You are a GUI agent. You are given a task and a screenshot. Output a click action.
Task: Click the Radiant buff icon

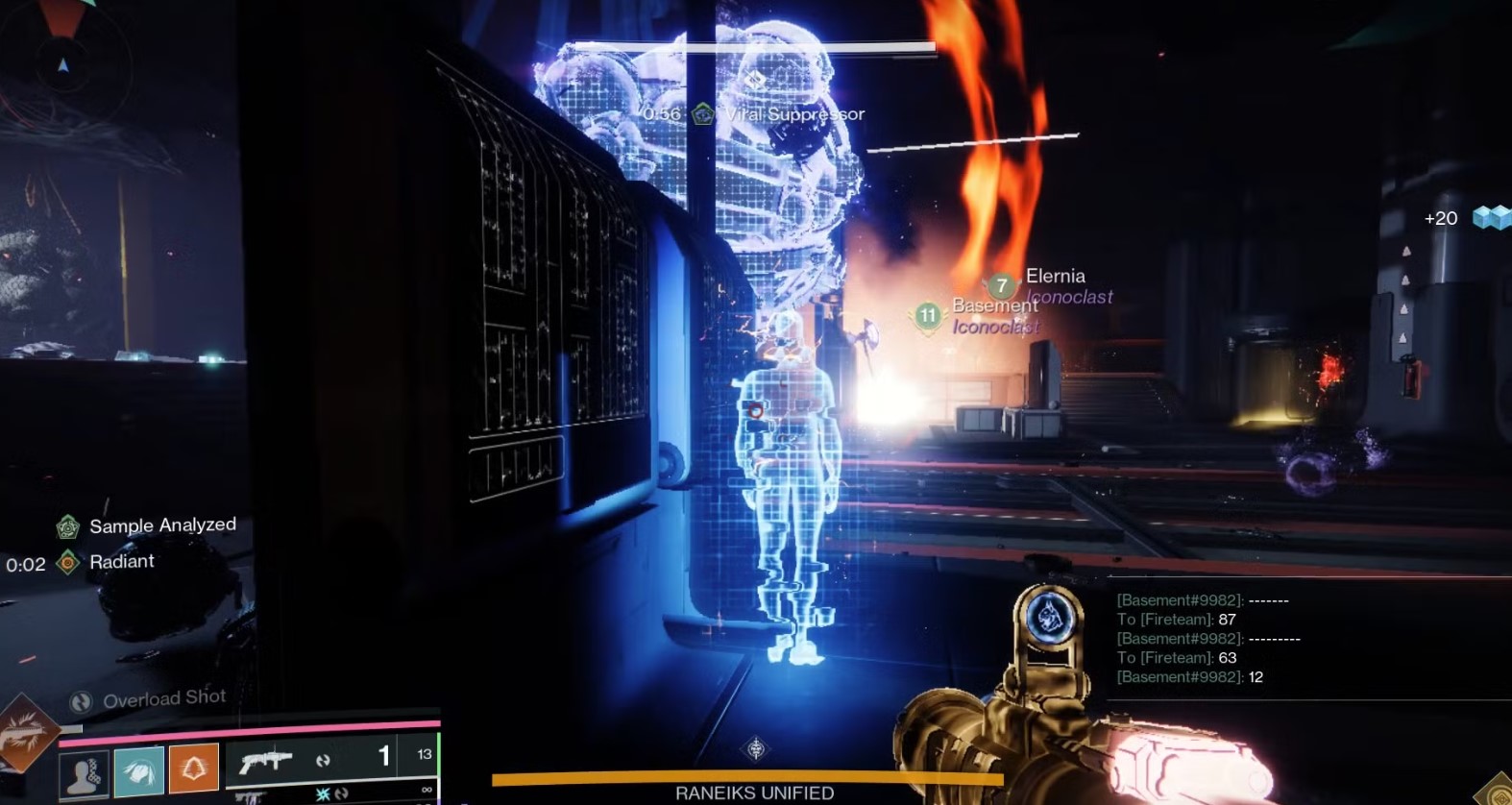click(x=67, y=562)
